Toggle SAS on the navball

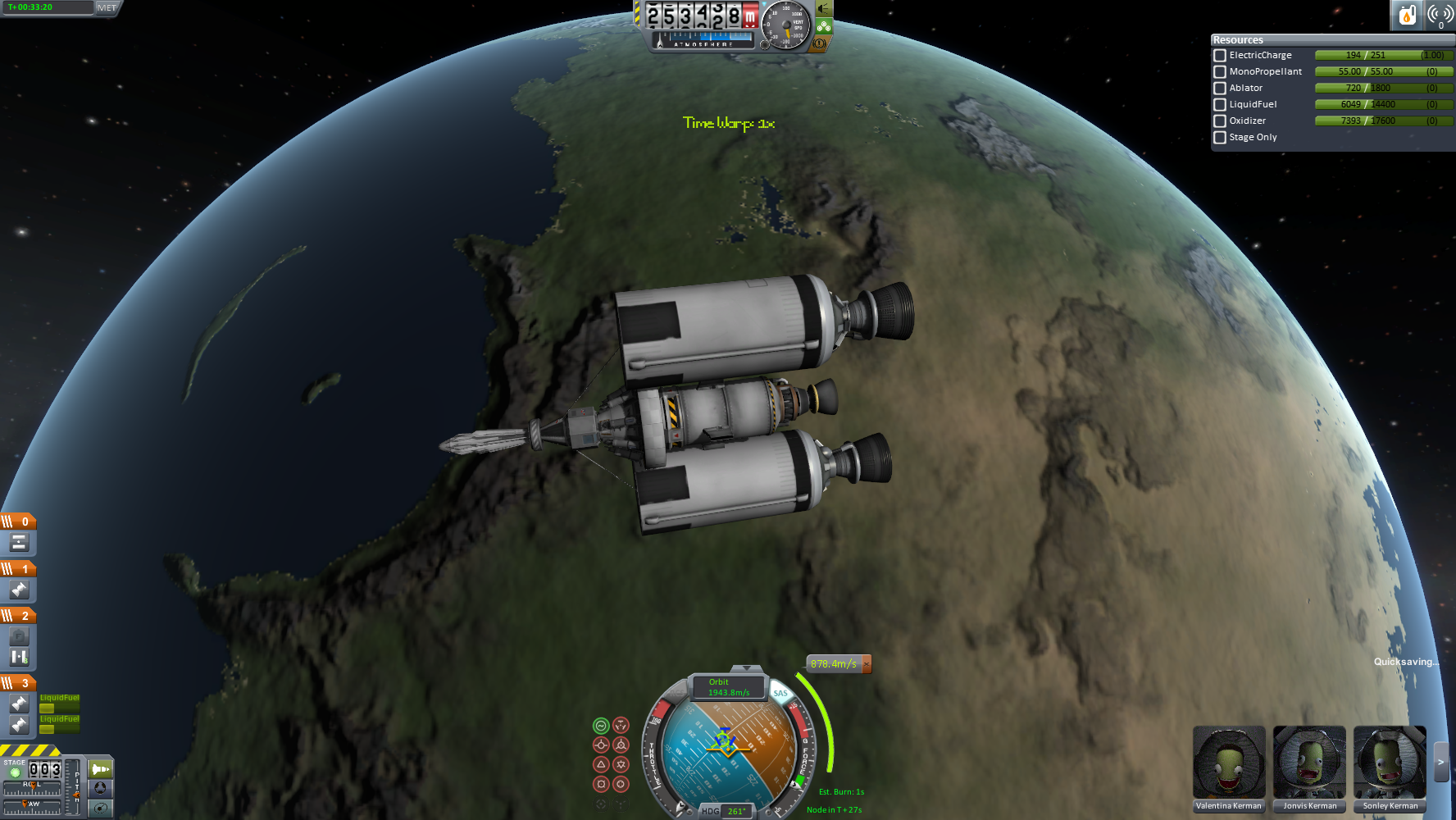780,693
